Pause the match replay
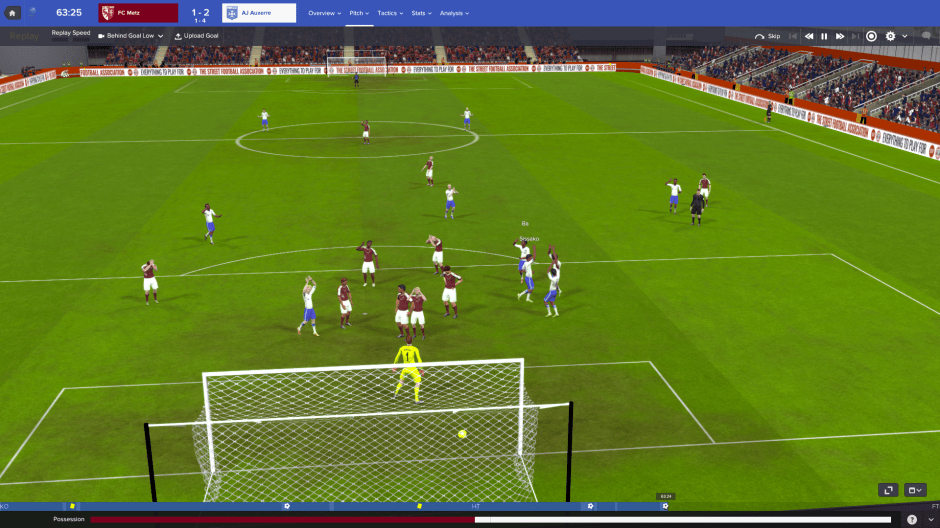The height and width of the screenshot is (528, 940). (x=824, y=36)
